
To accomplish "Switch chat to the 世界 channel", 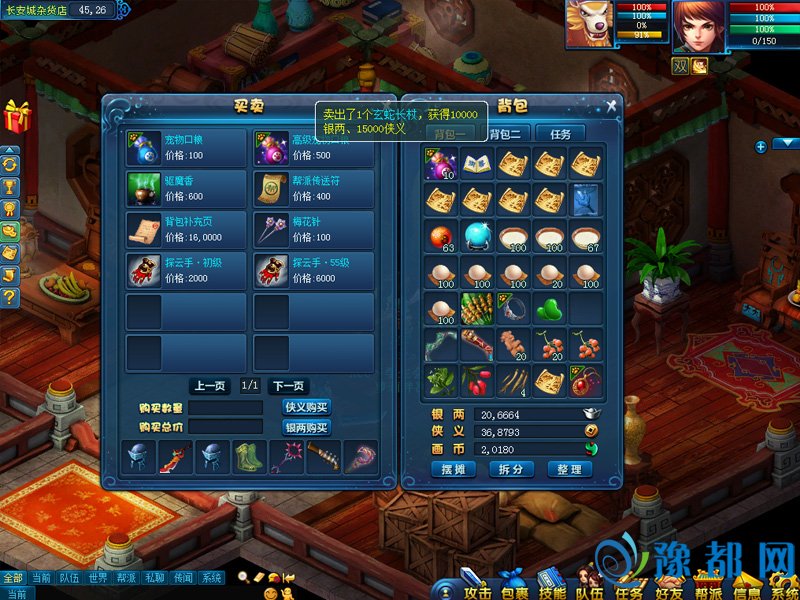I will [x=97, y=578].
